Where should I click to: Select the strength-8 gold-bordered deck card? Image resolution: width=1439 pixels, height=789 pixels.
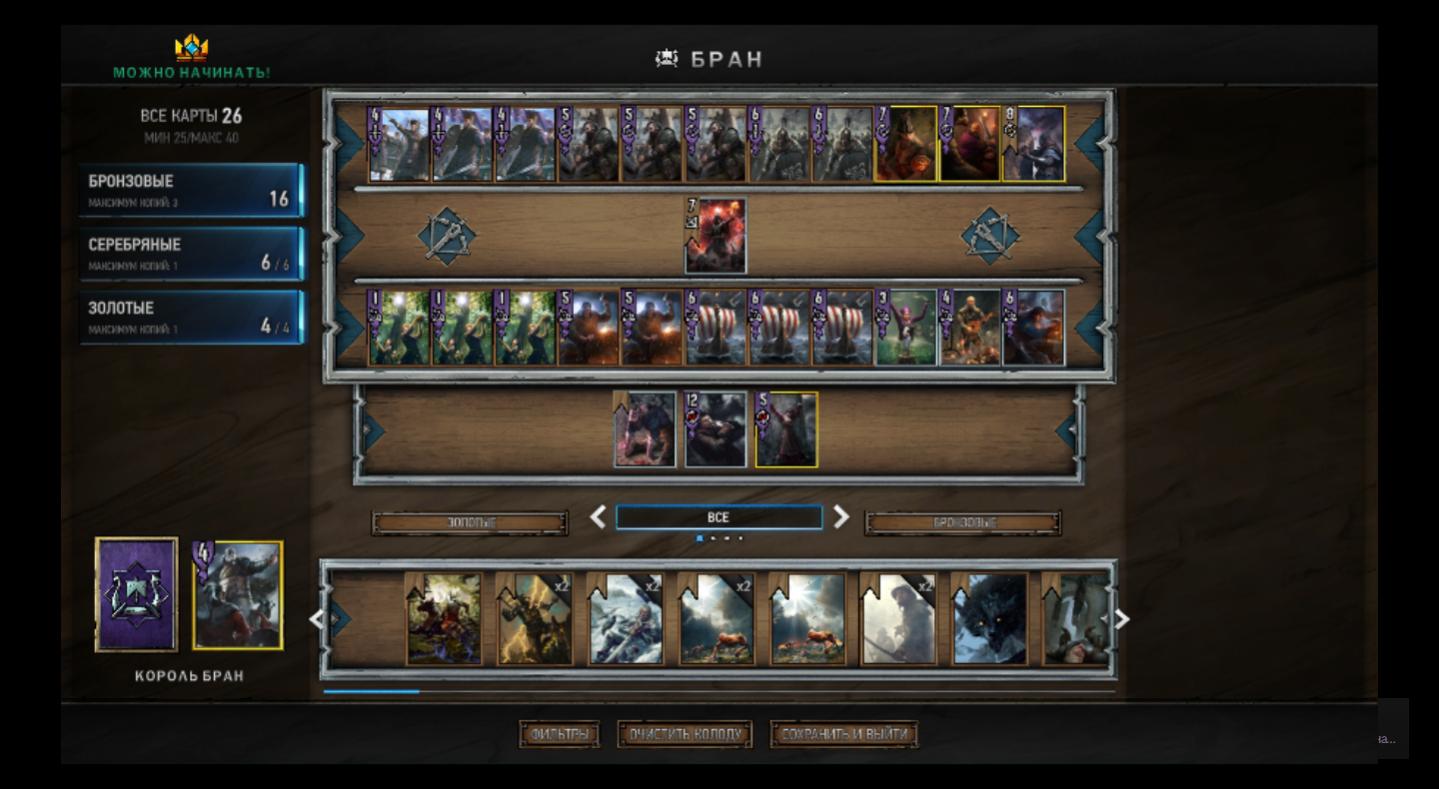pyautogui.click(x=1034, y=145)
